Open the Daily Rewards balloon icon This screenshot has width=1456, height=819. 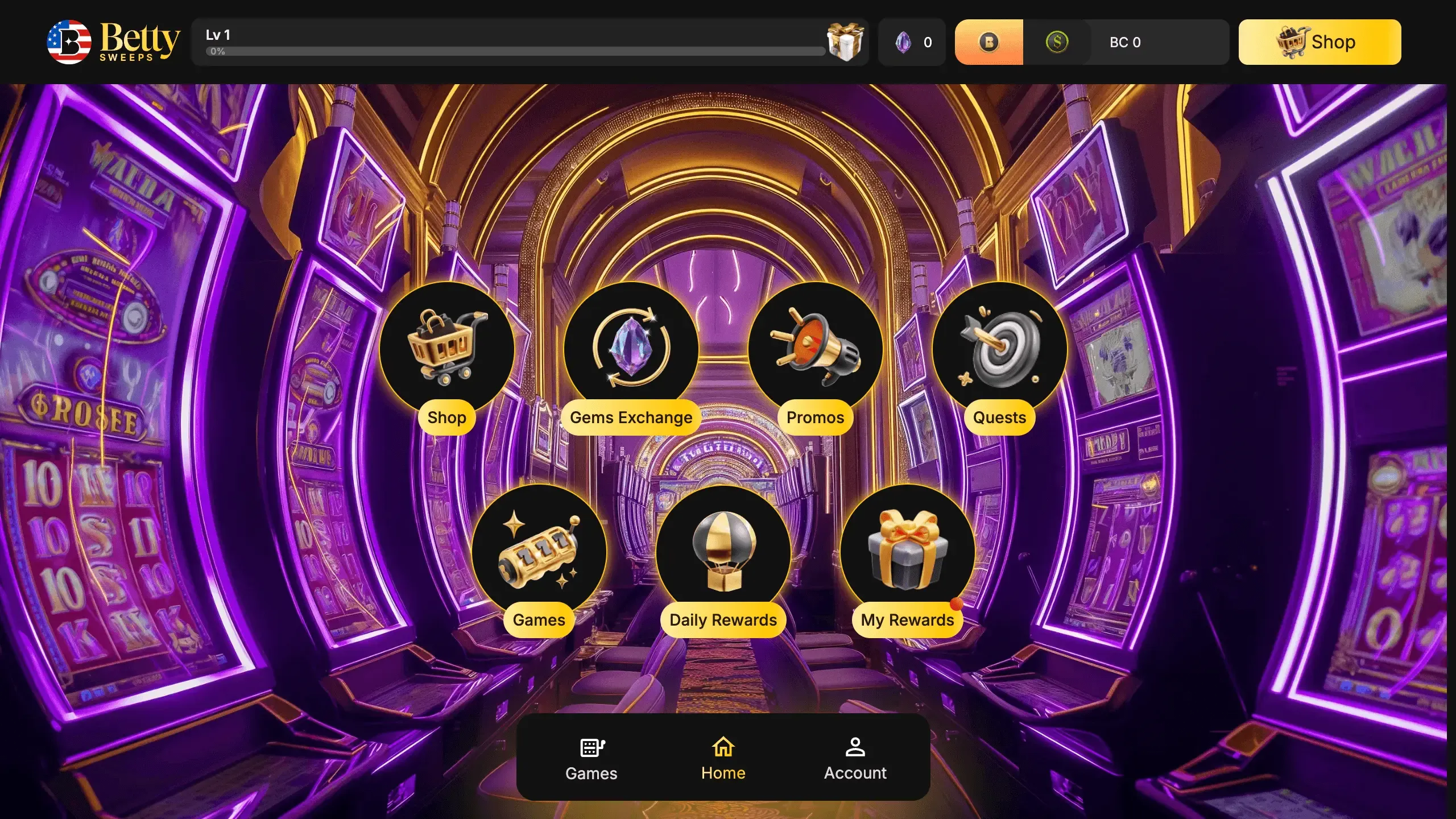pyautogui.click(x=722, y=550)
